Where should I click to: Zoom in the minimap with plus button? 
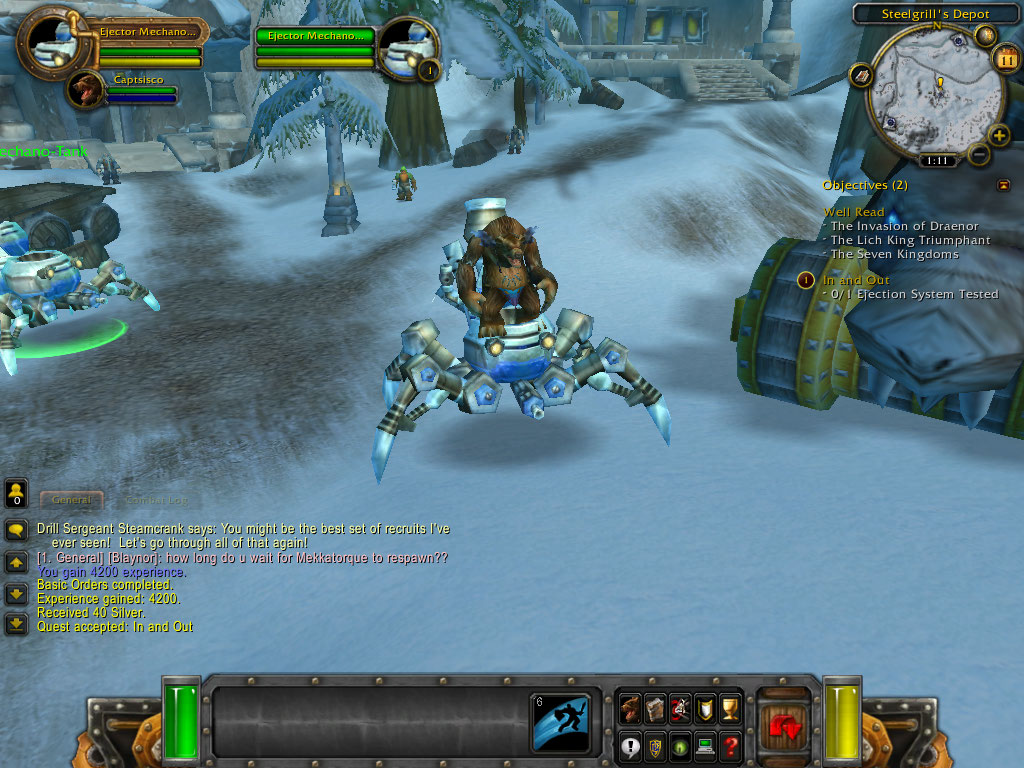[998, 135]
